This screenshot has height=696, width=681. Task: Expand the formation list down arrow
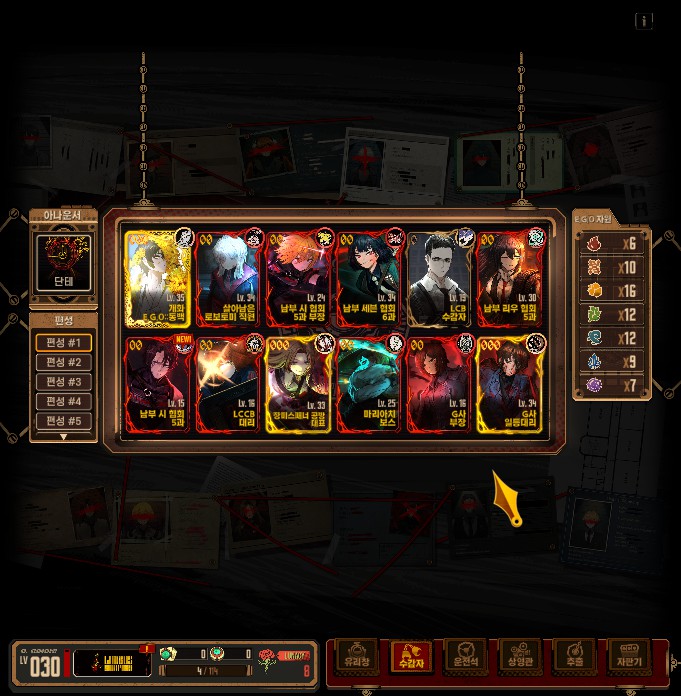click(64, 437)
